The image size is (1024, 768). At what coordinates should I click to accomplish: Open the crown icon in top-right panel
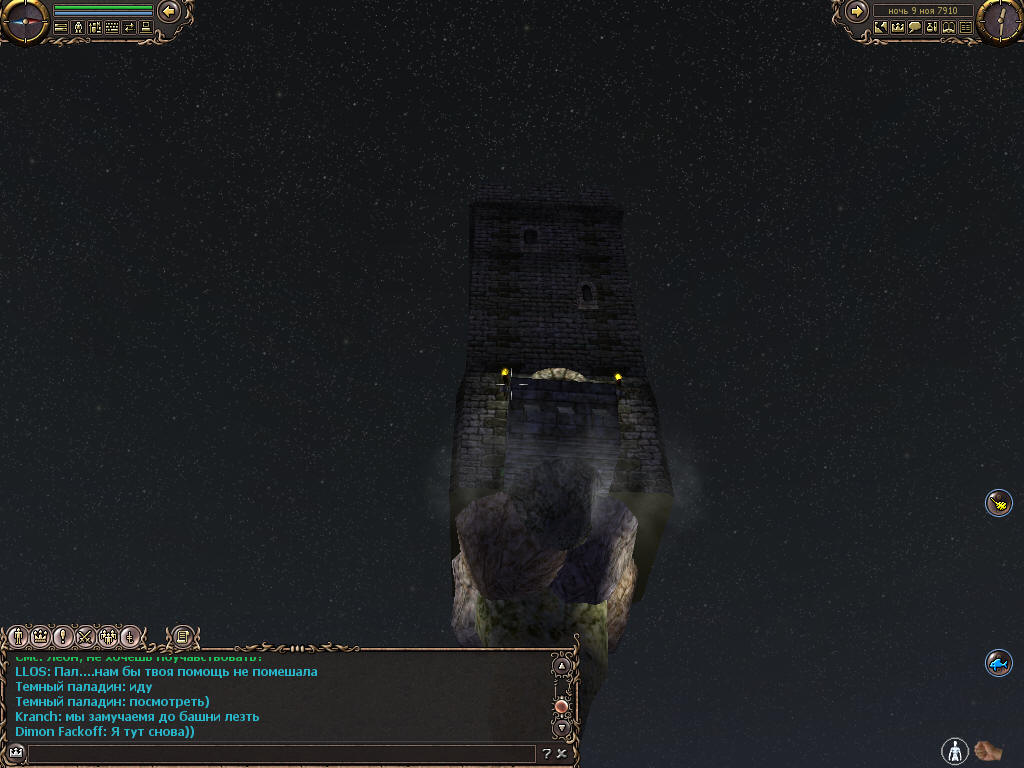(898, 28)
